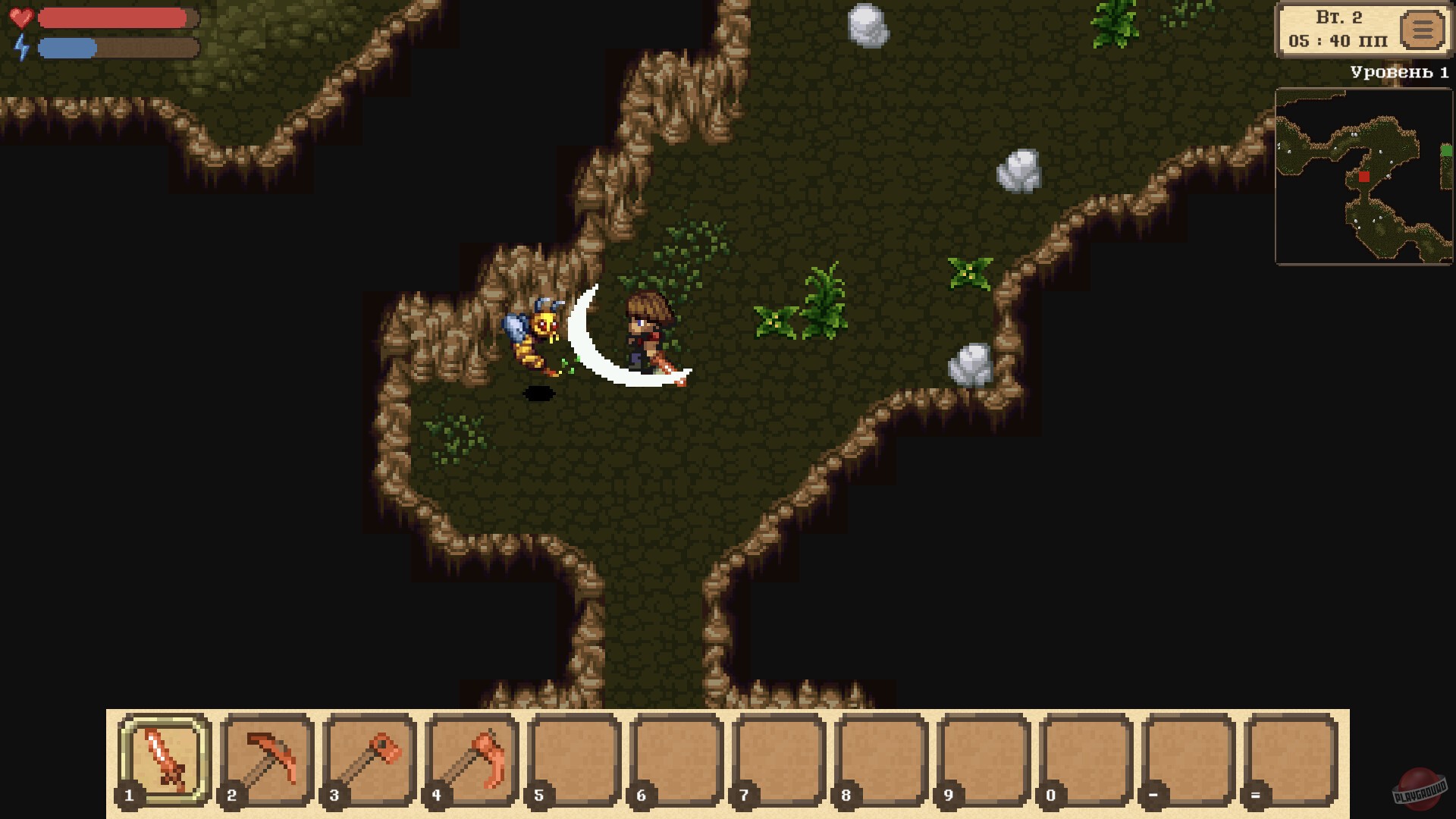Click the date display showing Вт. 2

point(1338,17)
